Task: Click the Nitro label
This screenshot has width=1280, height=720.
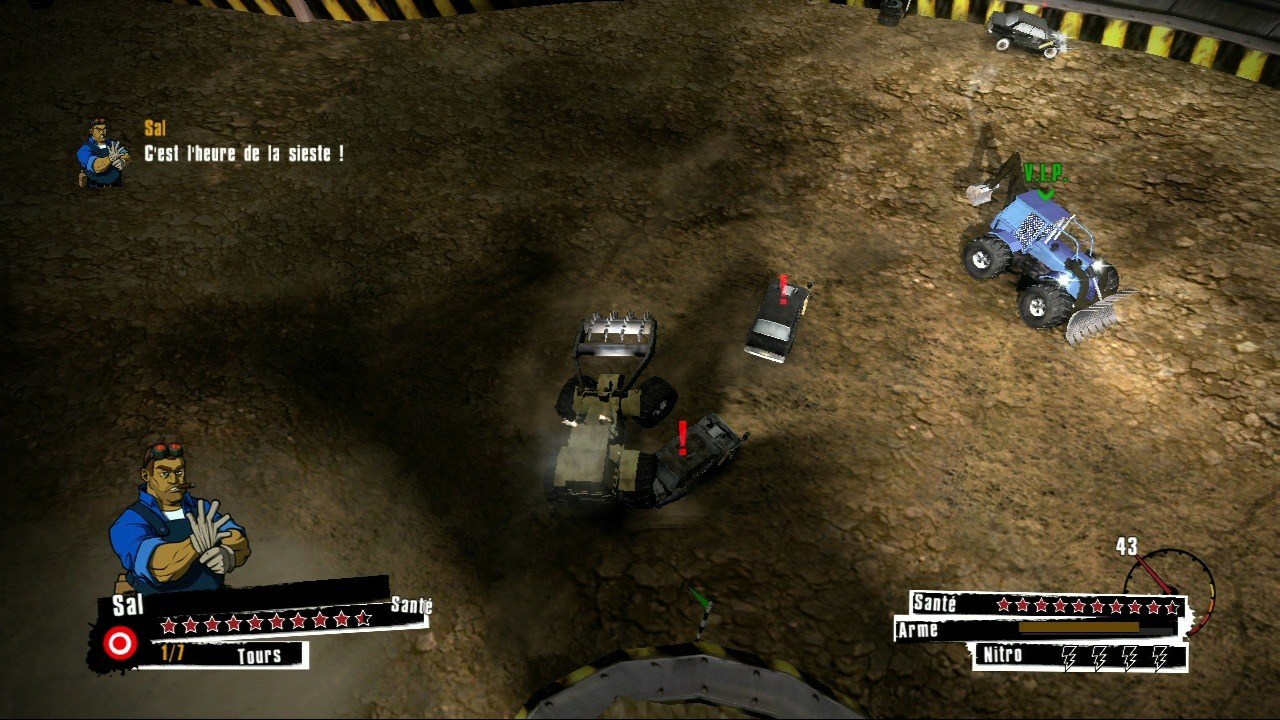Action: tap(1002, 654)
